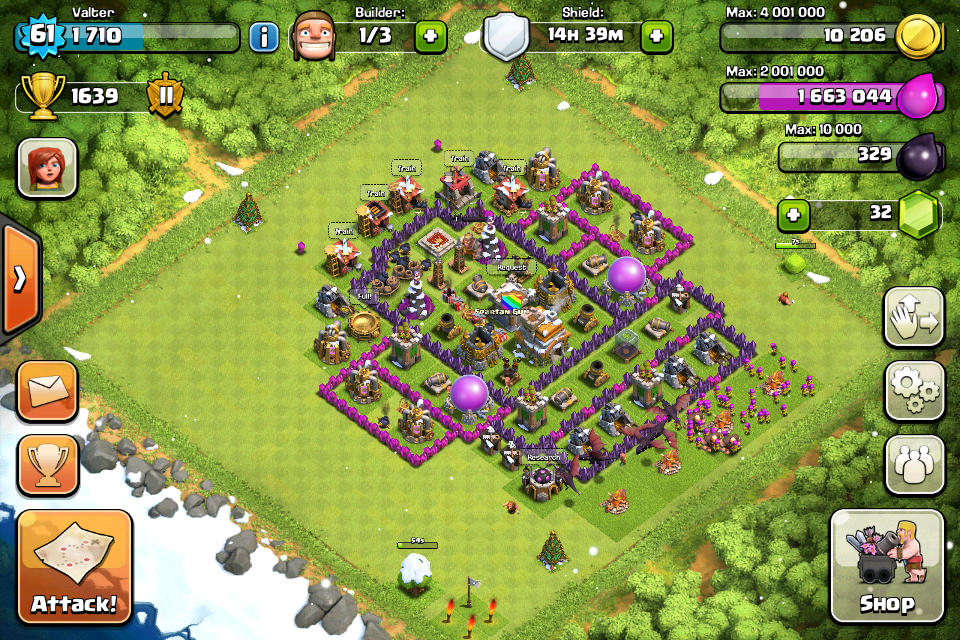
Task: Buy more gems with the plus button
Action: point(793,213)
